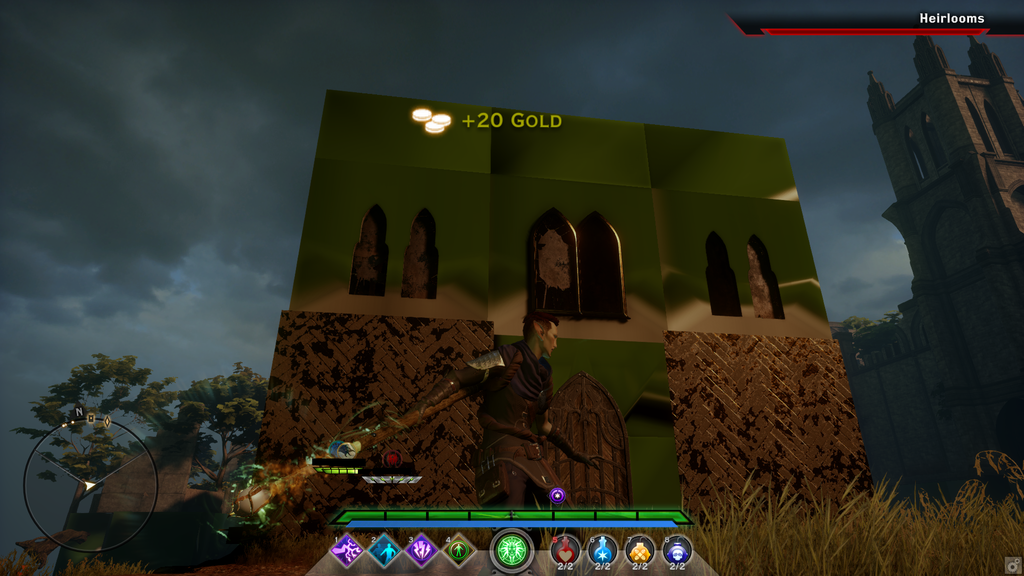The width and height of the screenshot is (1024, 576).
Task: Use the blue frost flask
Action: (603, 550)
